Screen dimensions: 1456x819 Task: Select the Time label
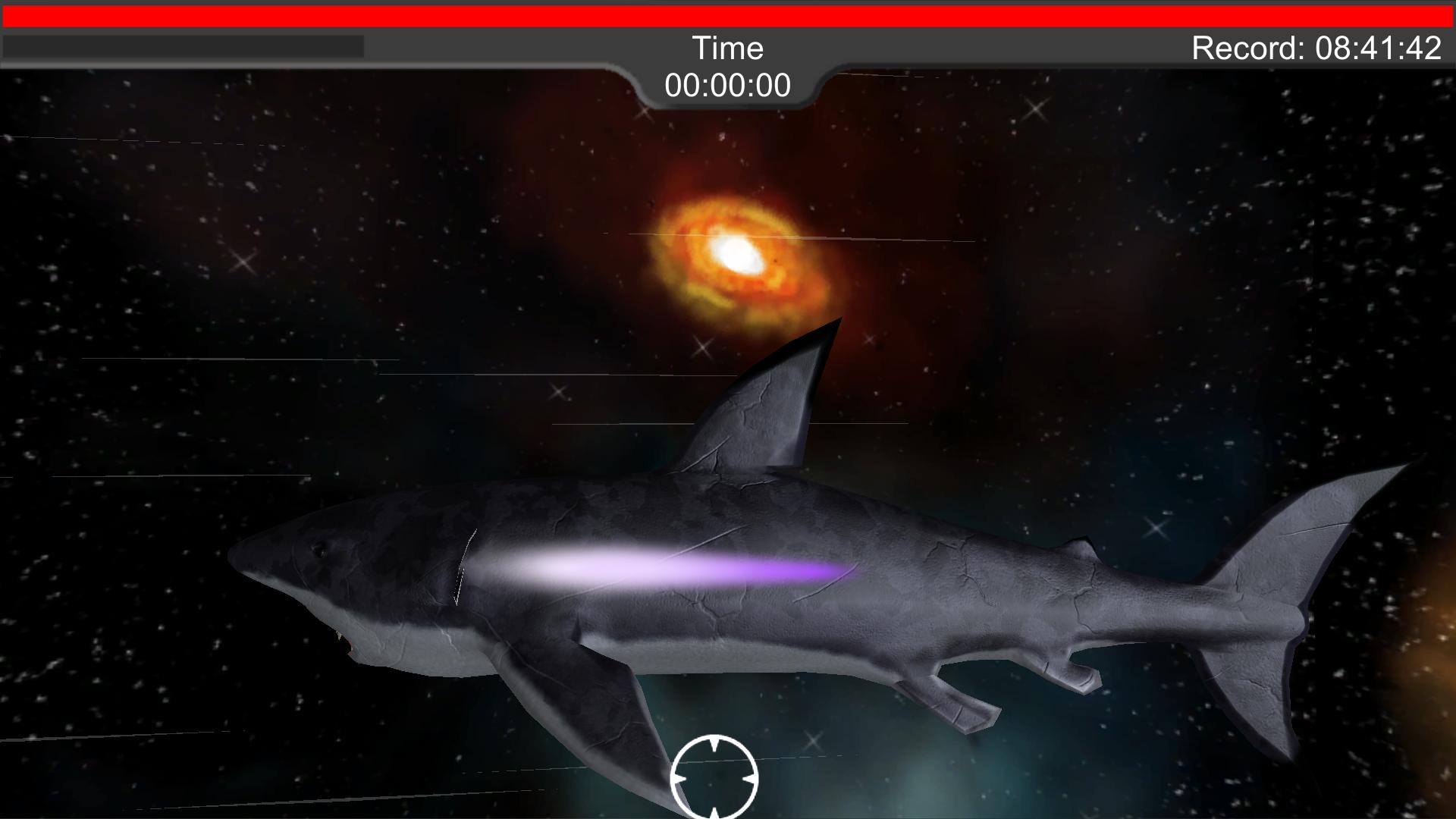click(729, 47)
